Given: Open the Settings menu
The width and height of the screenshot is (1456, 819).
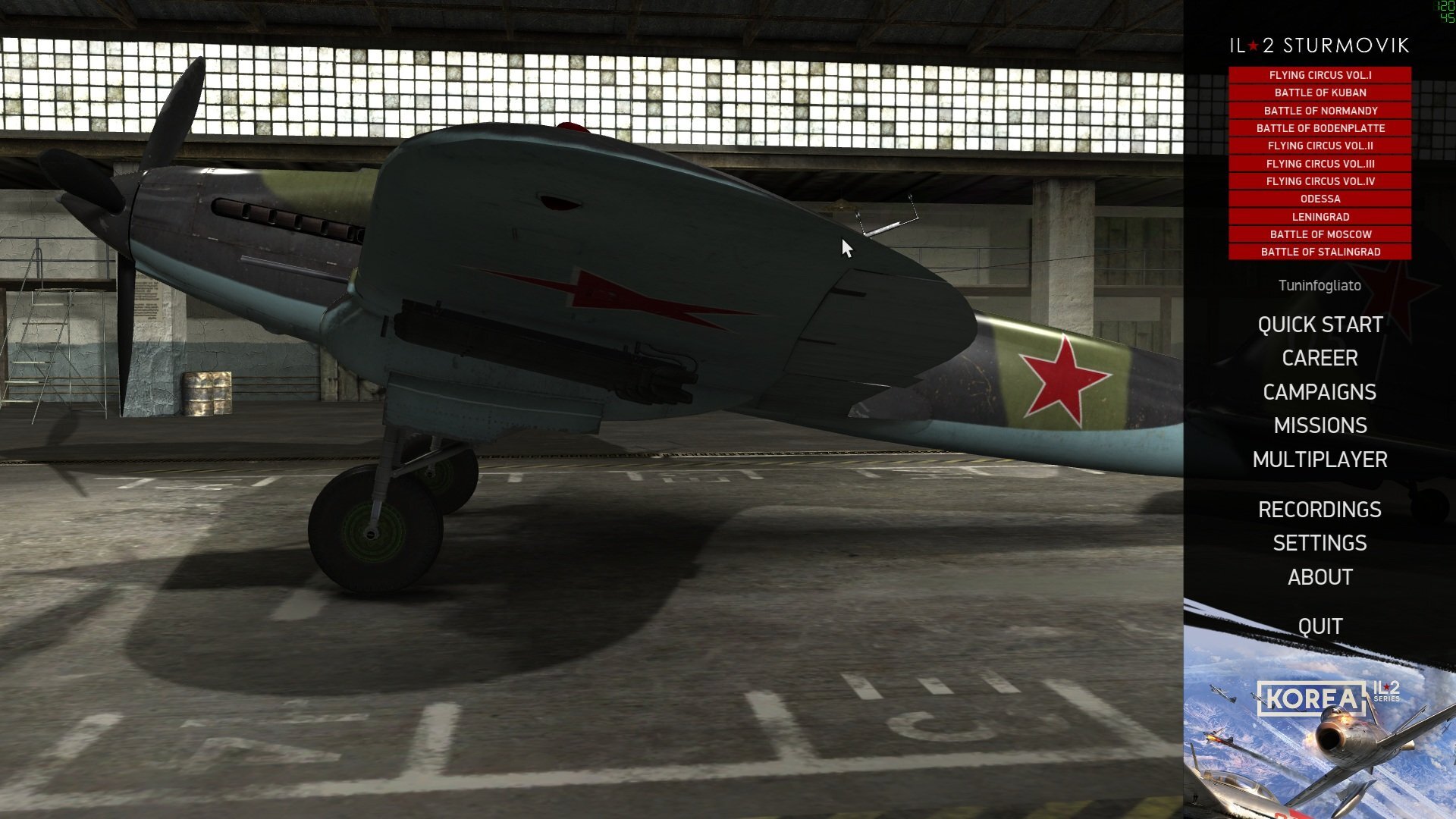Looking at the screenshot, I should click(x=1321, y=543).
